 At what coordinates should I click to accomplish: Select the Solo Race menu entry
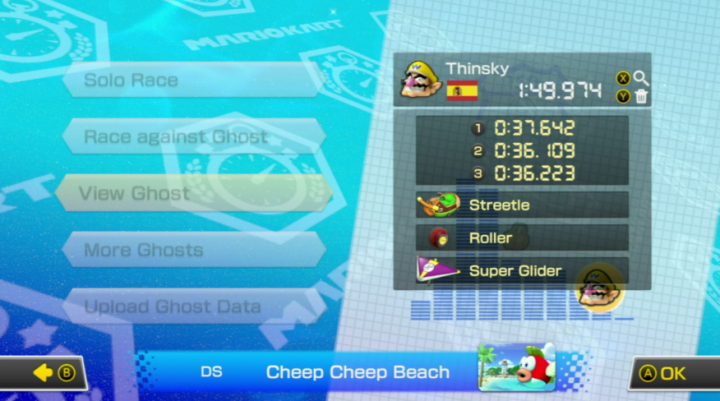tap(190, 80)
